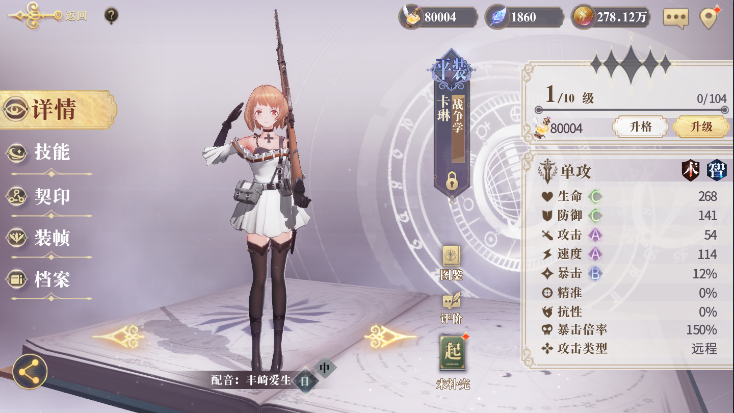Open the question mark help icon
Image resolution: width=734 pixels, height=413 pixels.
tap(111, 16)
